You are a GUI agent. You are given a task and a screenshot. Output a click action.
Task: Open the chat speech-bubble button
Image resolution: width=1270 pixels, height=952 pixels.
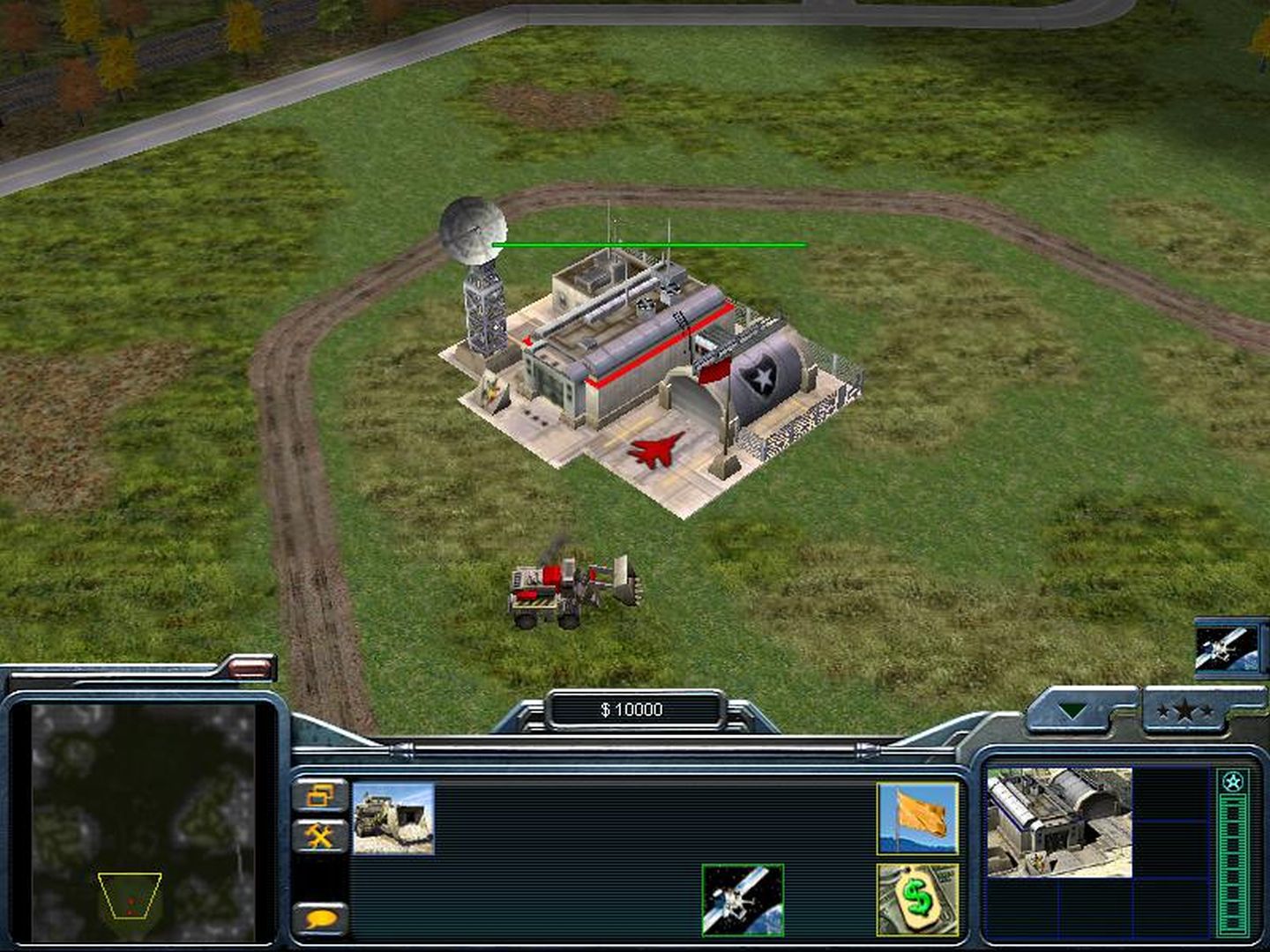tap(320, 919)
